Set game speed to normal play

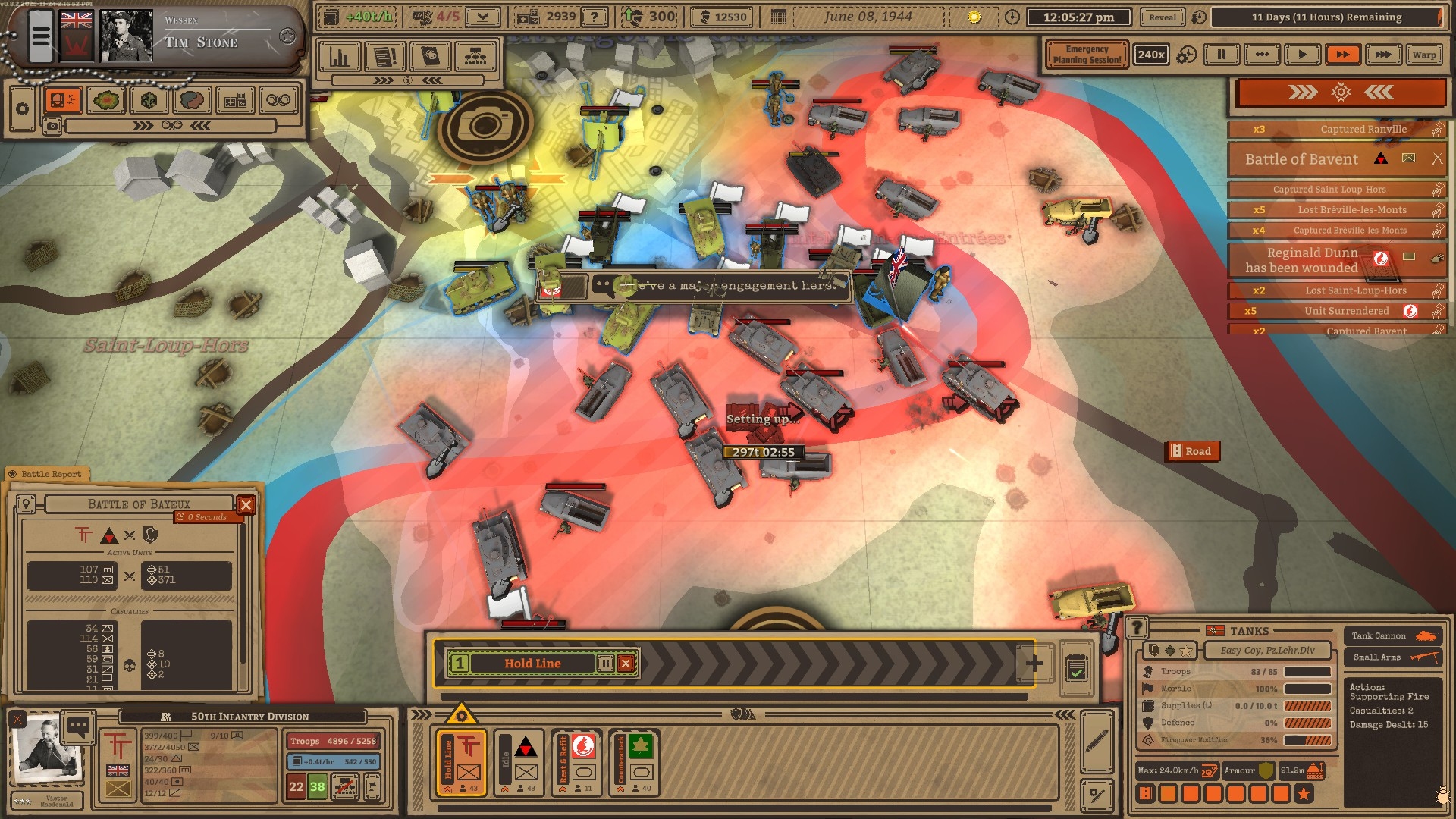[1302, 55]
